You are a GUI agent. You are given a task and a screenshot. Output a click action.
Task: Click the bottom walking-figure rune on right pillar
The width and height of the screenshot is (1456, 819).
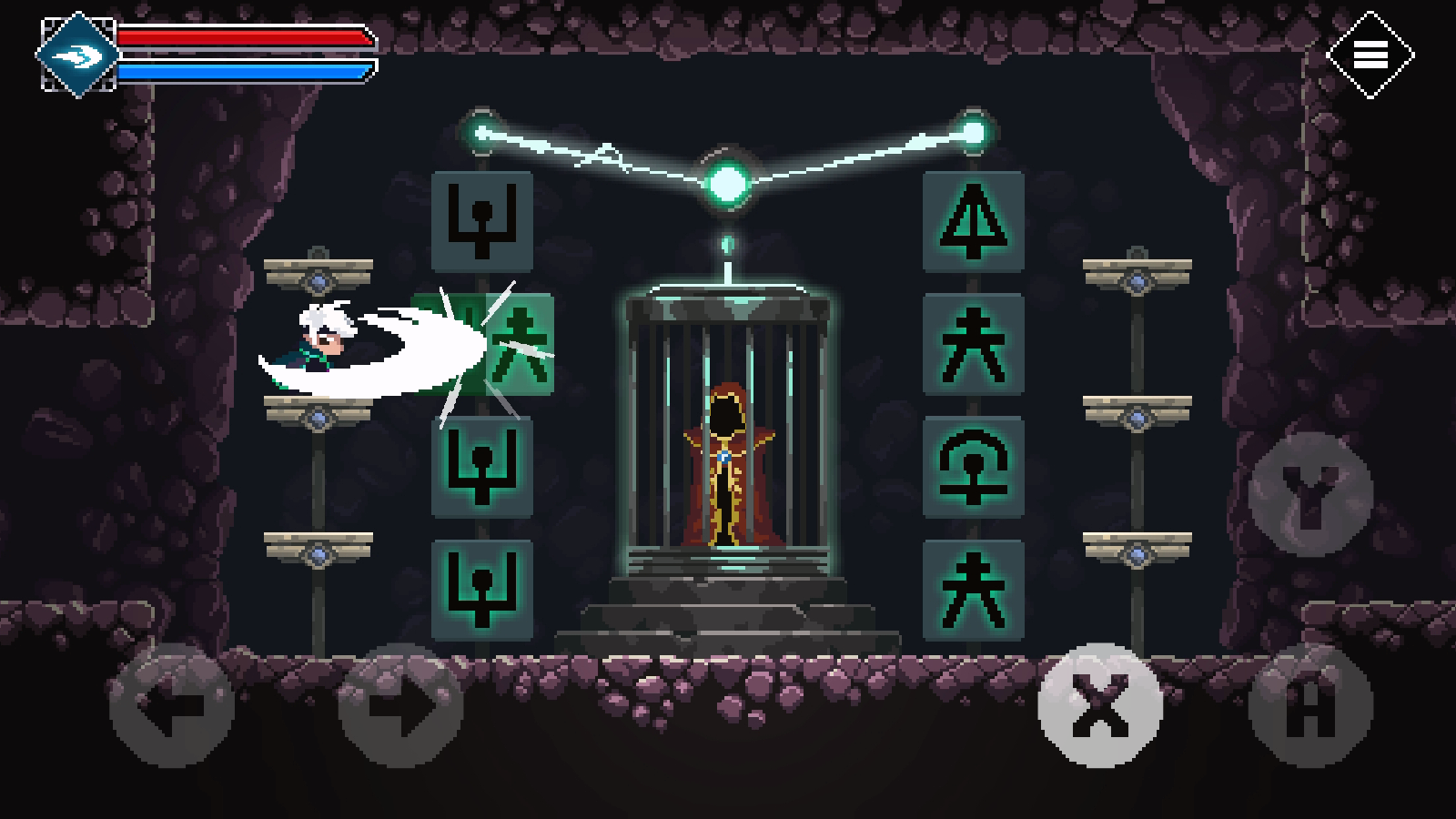971,591
